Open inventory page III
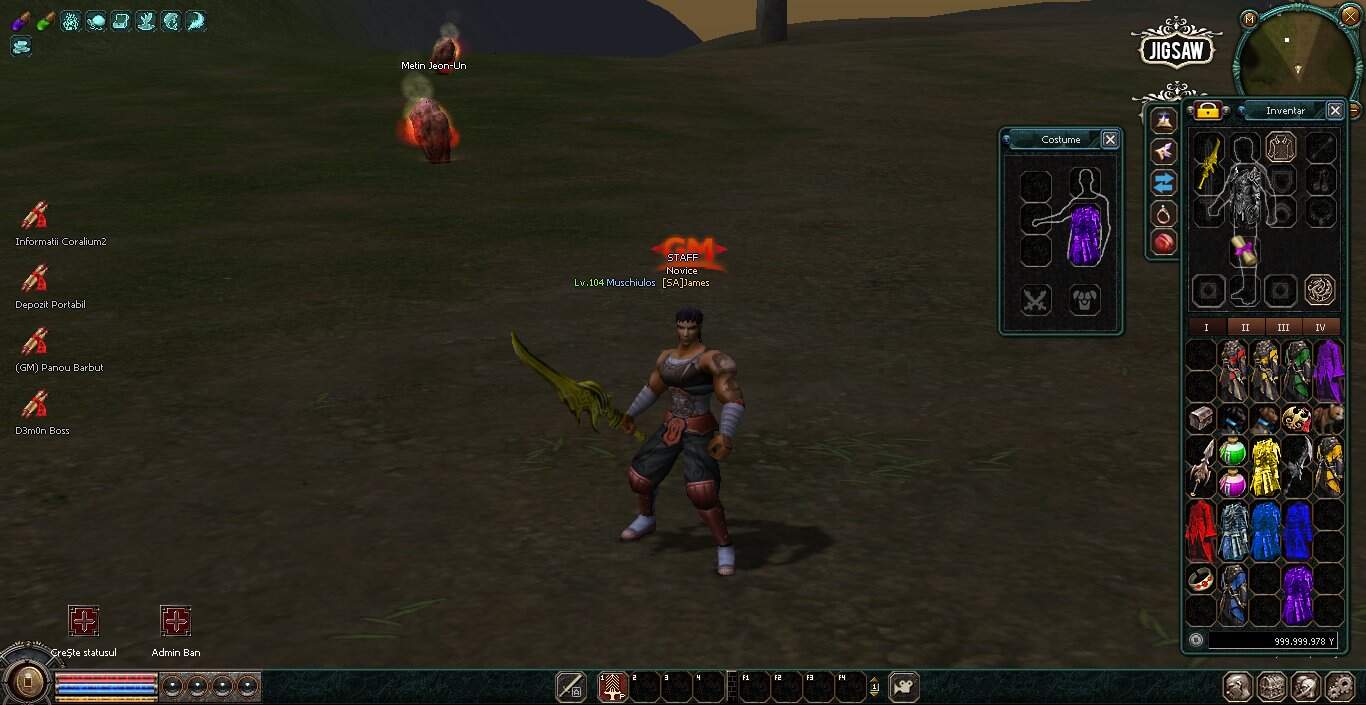Screen dimensions: 1366x705 pyautogui.click(x=1283, y=327)
